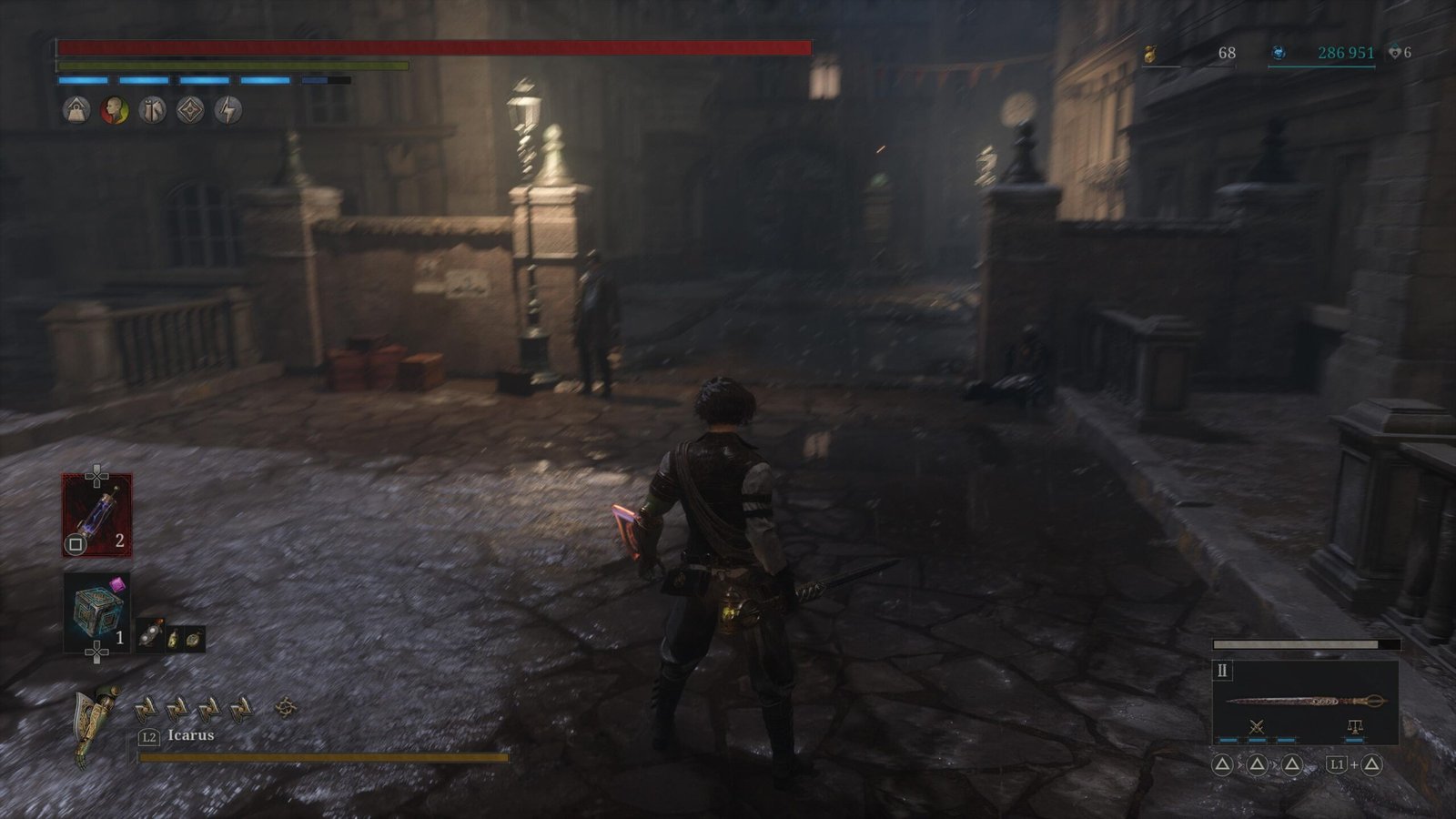1456x819 pixels.
Task: Select the wishstone cube item slot
Action: [x=96, y=612]
